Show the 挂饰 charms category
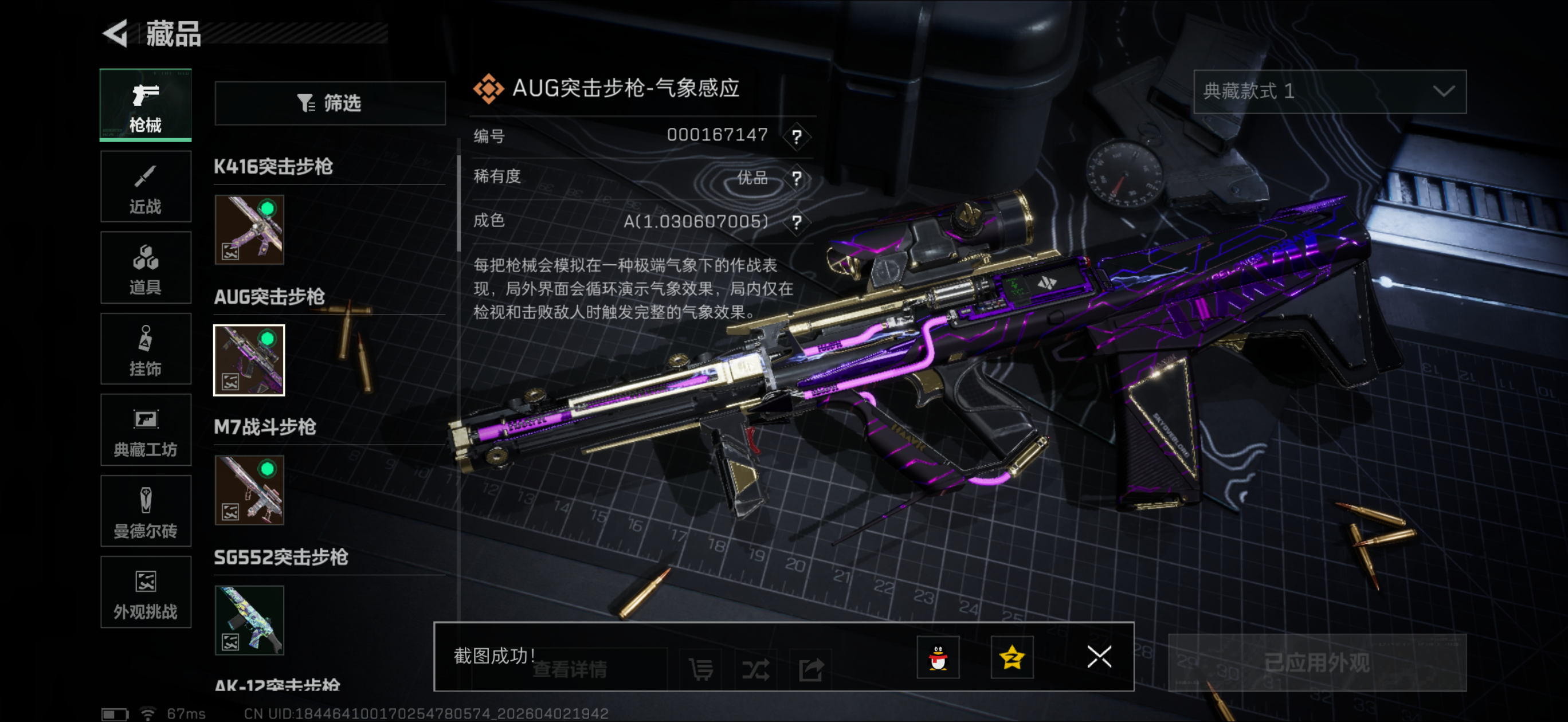 tap(146, 349)
